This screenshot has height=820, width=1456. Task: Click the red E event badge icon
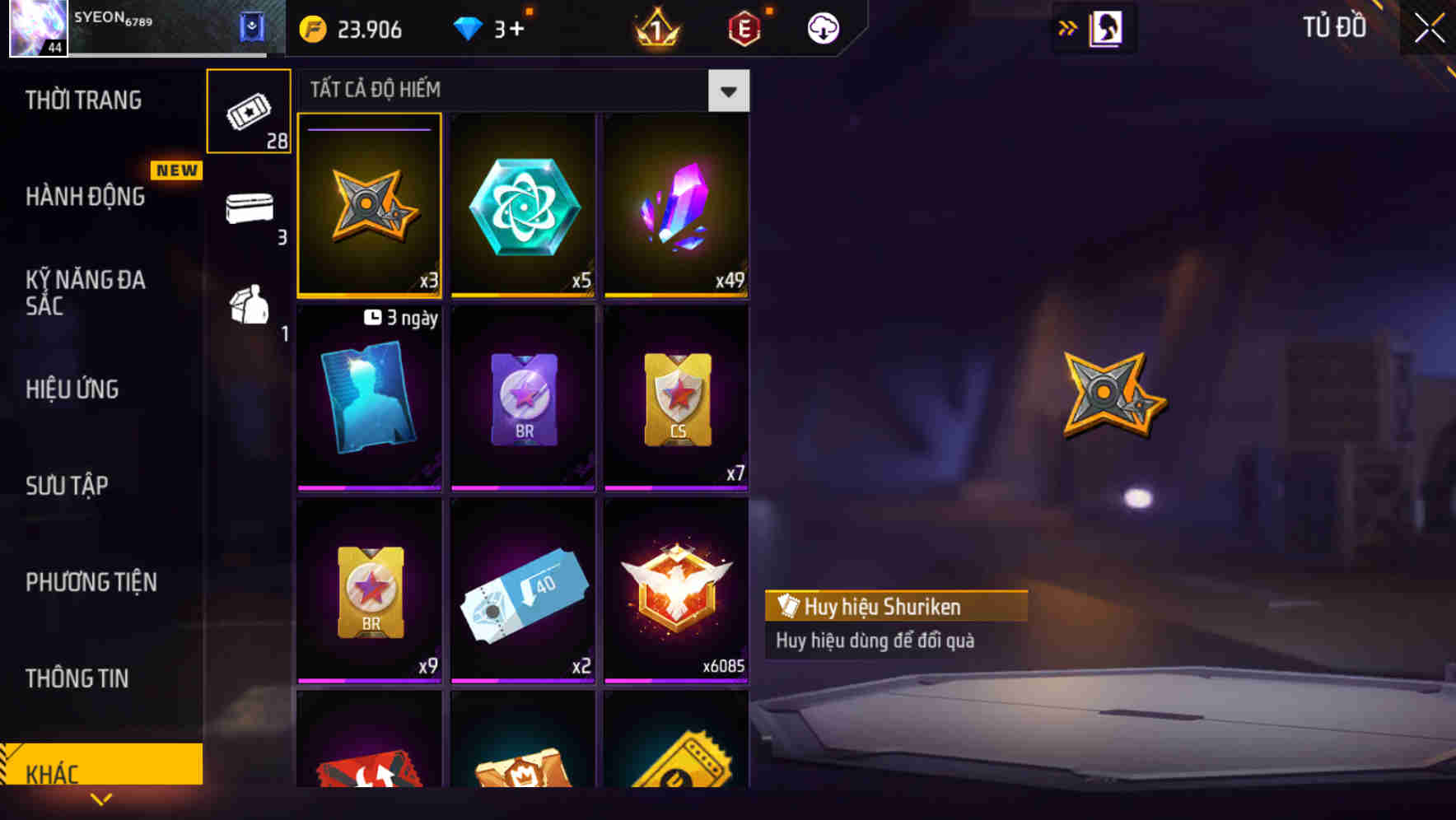742,27
